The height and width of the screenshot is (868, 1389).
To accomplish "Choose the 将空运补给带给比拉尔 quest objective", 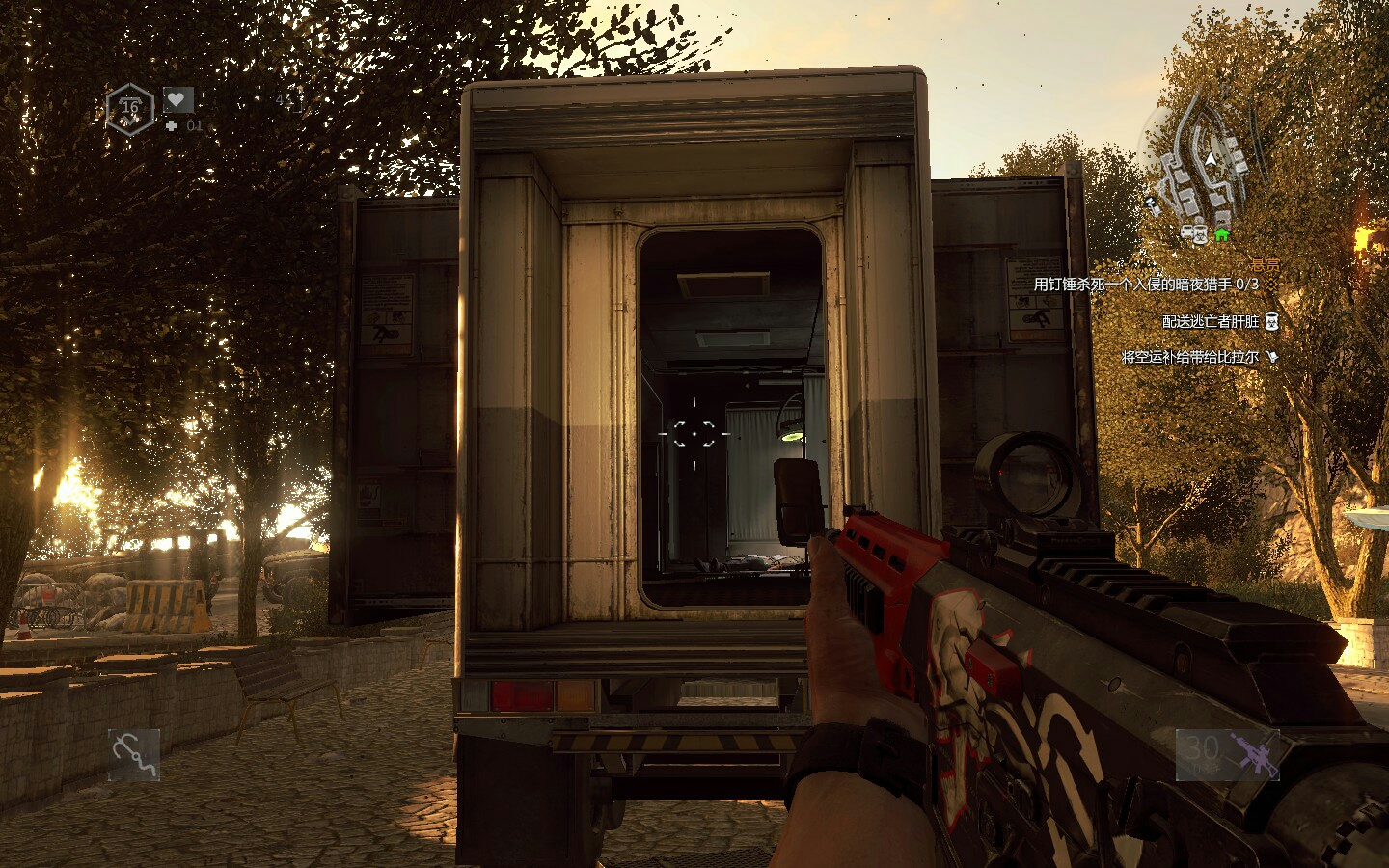I will [x=1189, y=357].
